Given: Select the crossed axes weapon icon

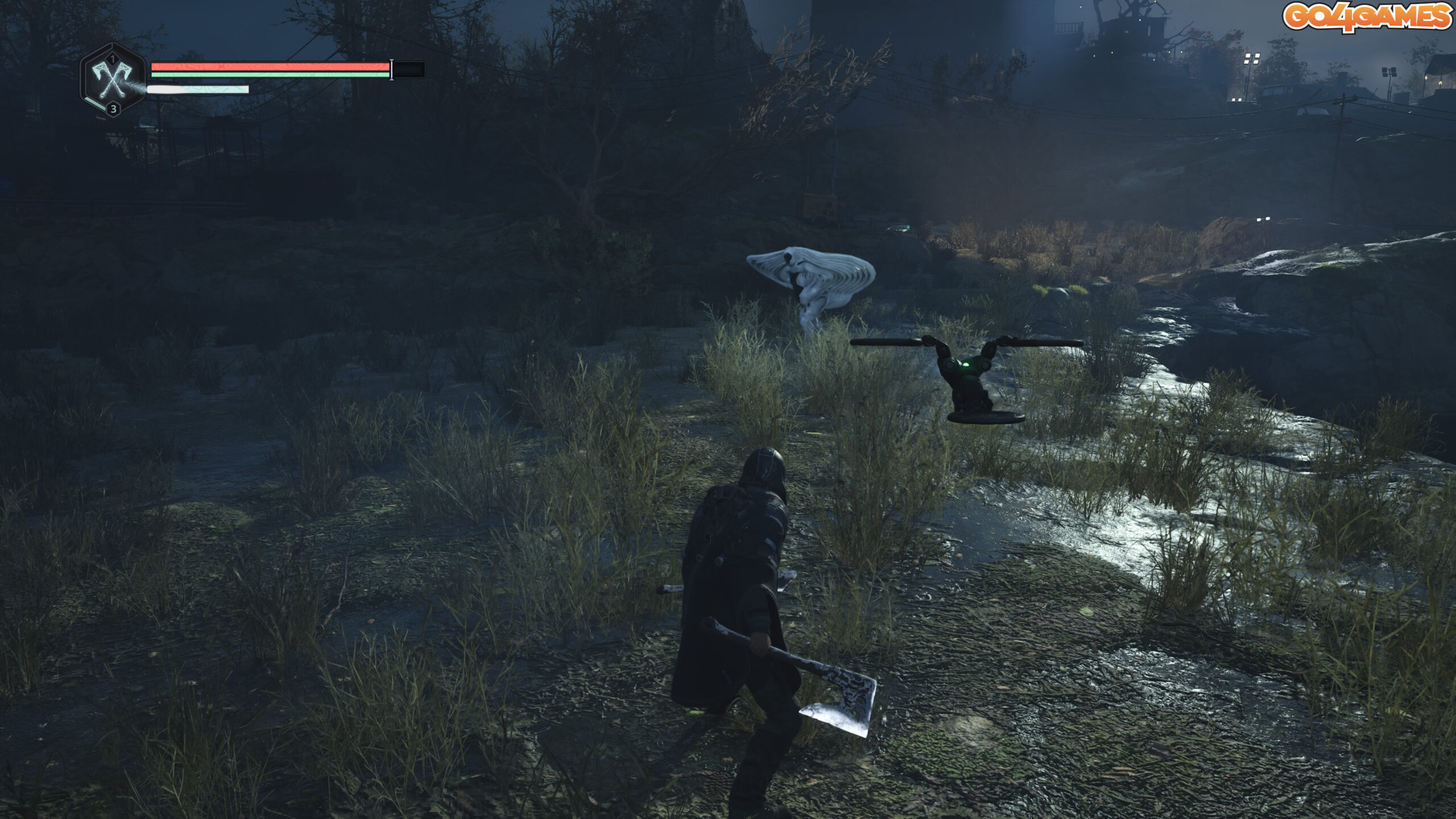Looking at the screenshot, I should click(x=113, y=81).
